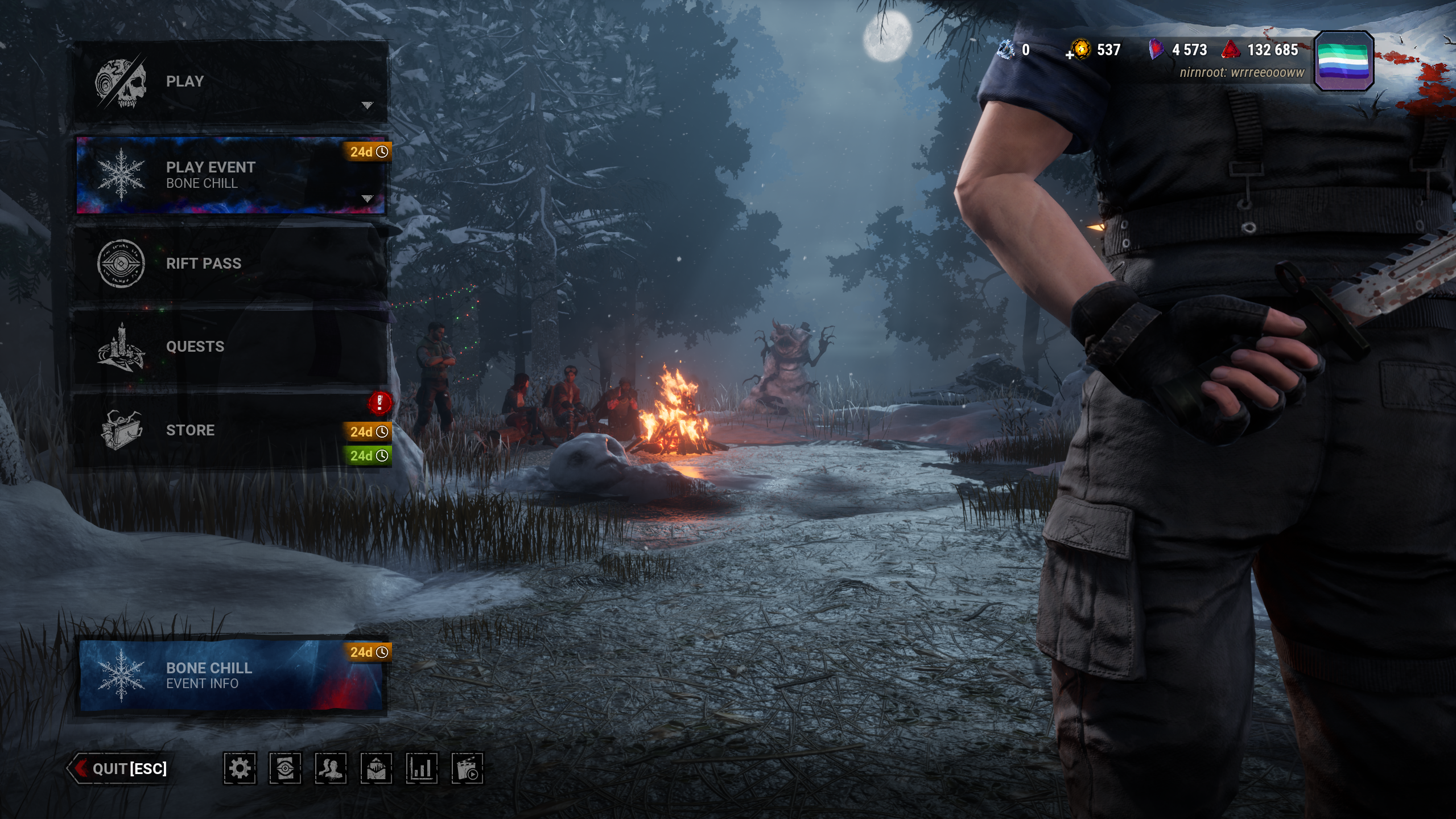Click the flag player profile badge
Viewport: 1456px width, 819px height.
[x=1343, y=61]
